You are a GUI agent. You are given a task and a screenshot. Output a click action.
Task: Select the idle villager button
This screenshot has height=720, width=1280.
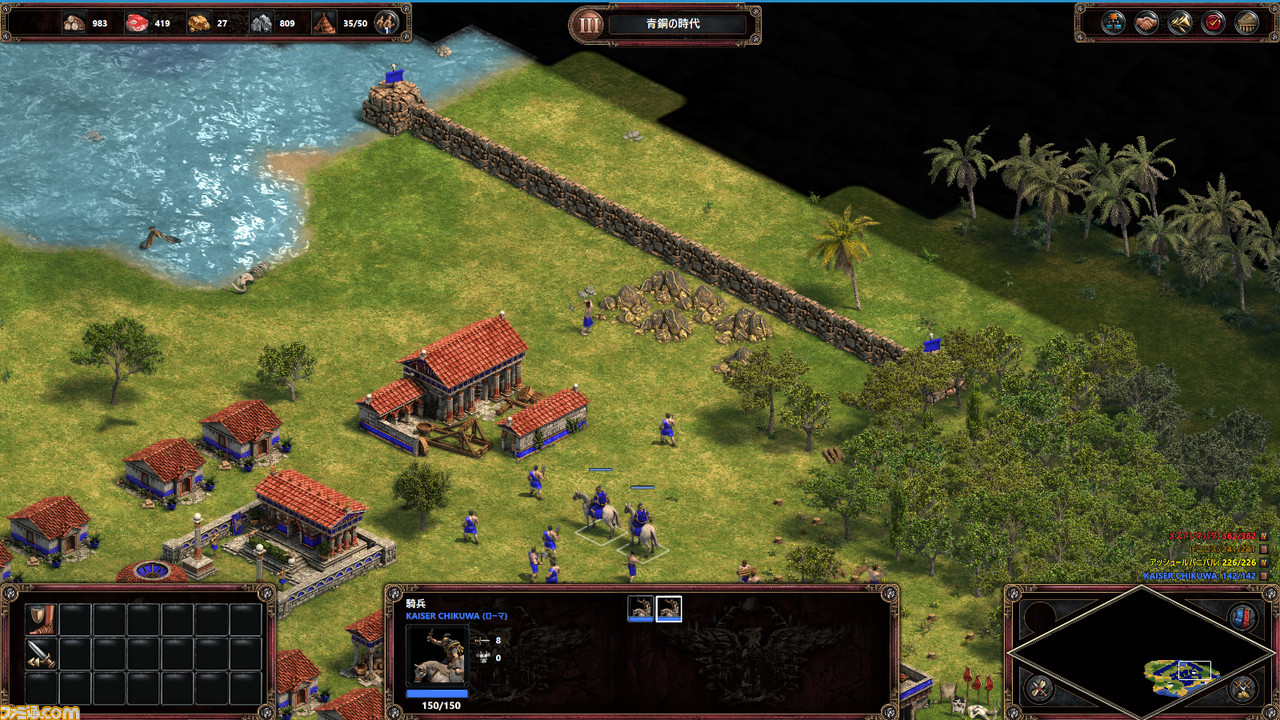[386, 22]
